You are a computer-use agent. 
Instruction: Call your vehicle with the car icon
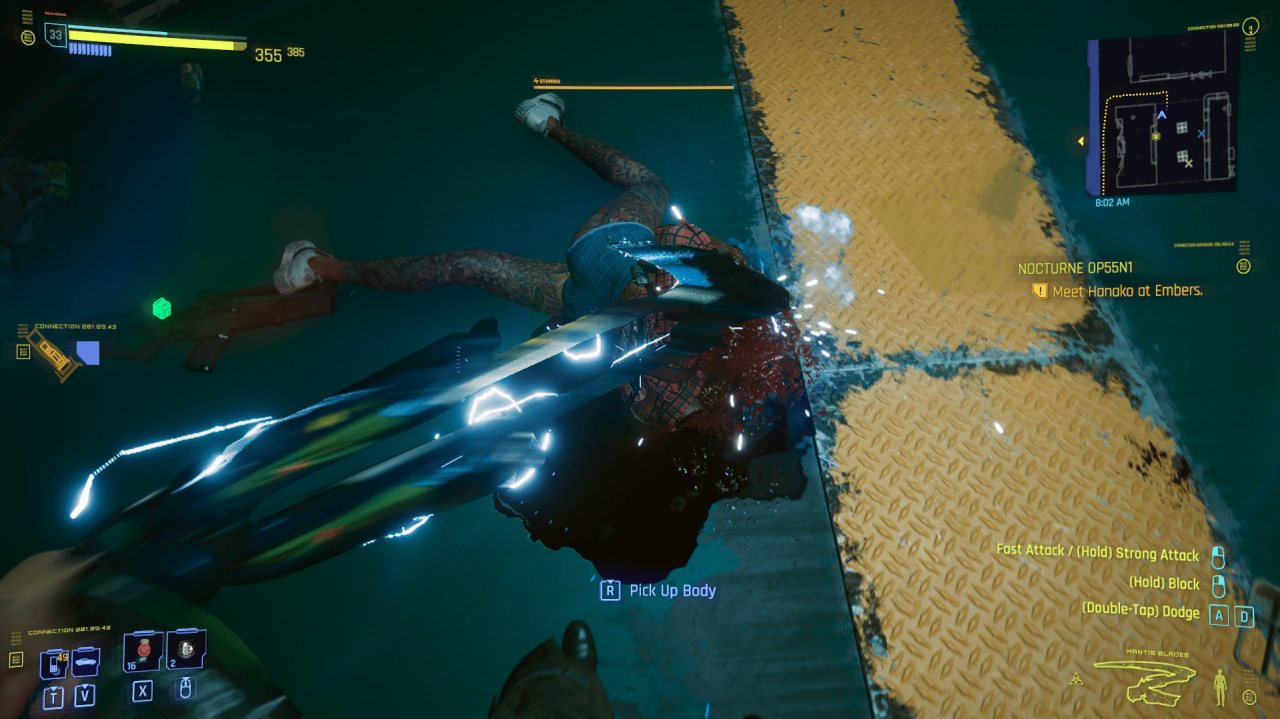tap(85, 662)
